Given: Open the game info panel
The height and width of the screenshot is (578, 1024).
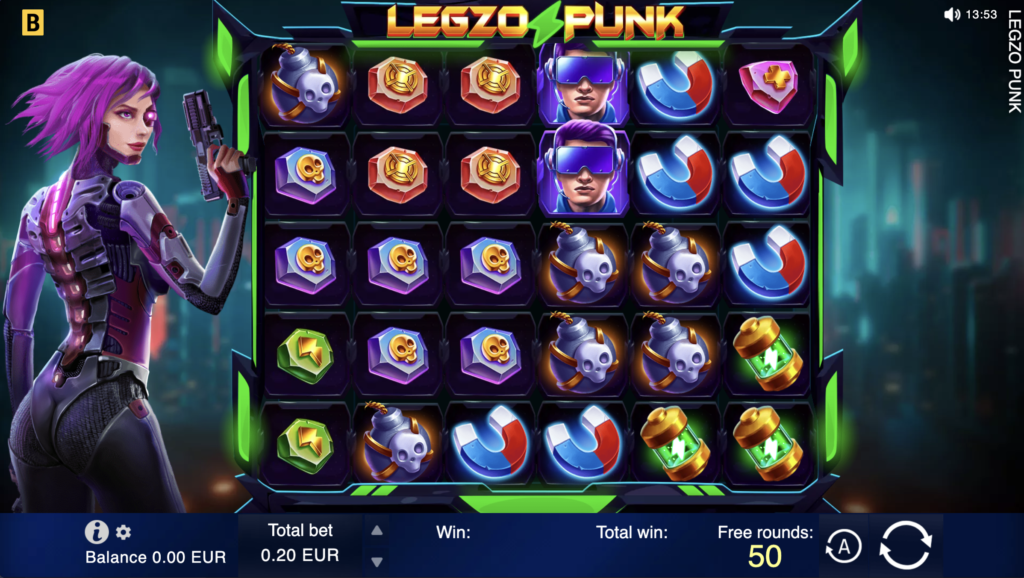Looking at the screenshot, I should coord(96,532).
